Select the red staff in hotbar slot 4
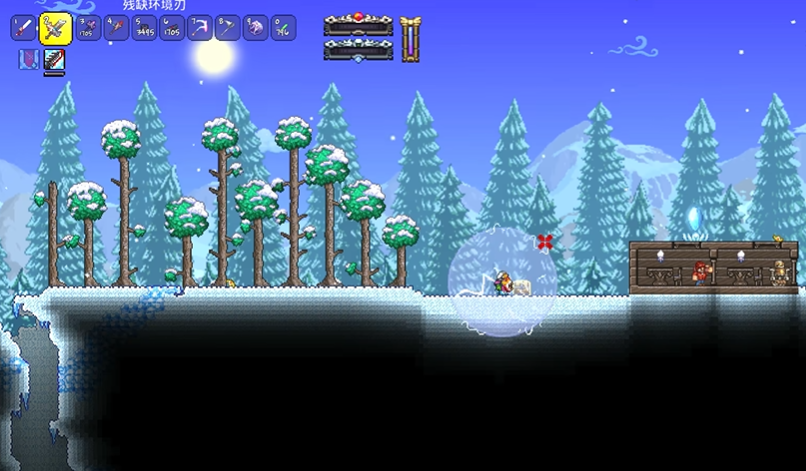806x471 pixels. 115,28
